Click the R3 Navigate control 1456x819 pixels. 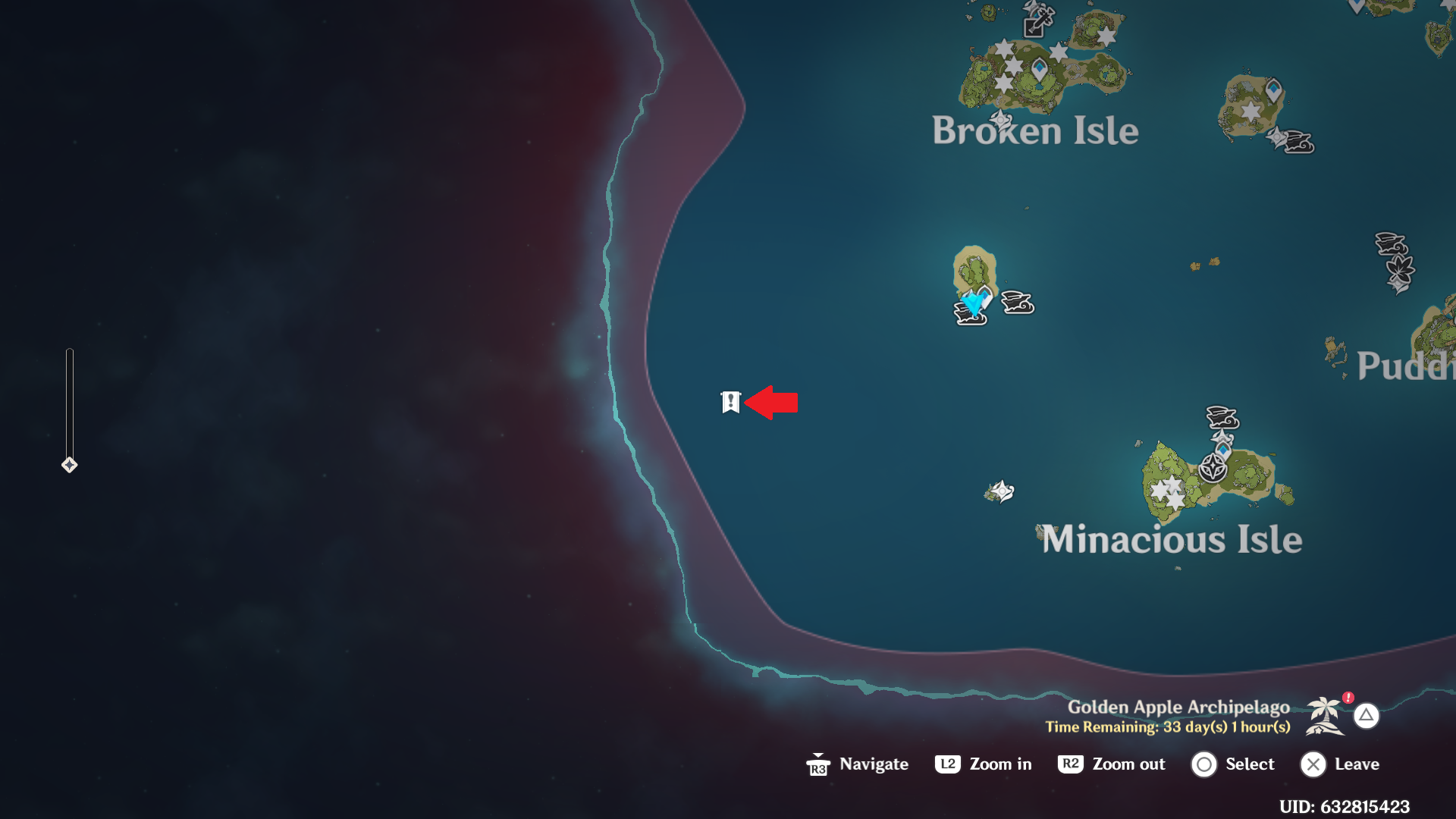pos(820,764)
